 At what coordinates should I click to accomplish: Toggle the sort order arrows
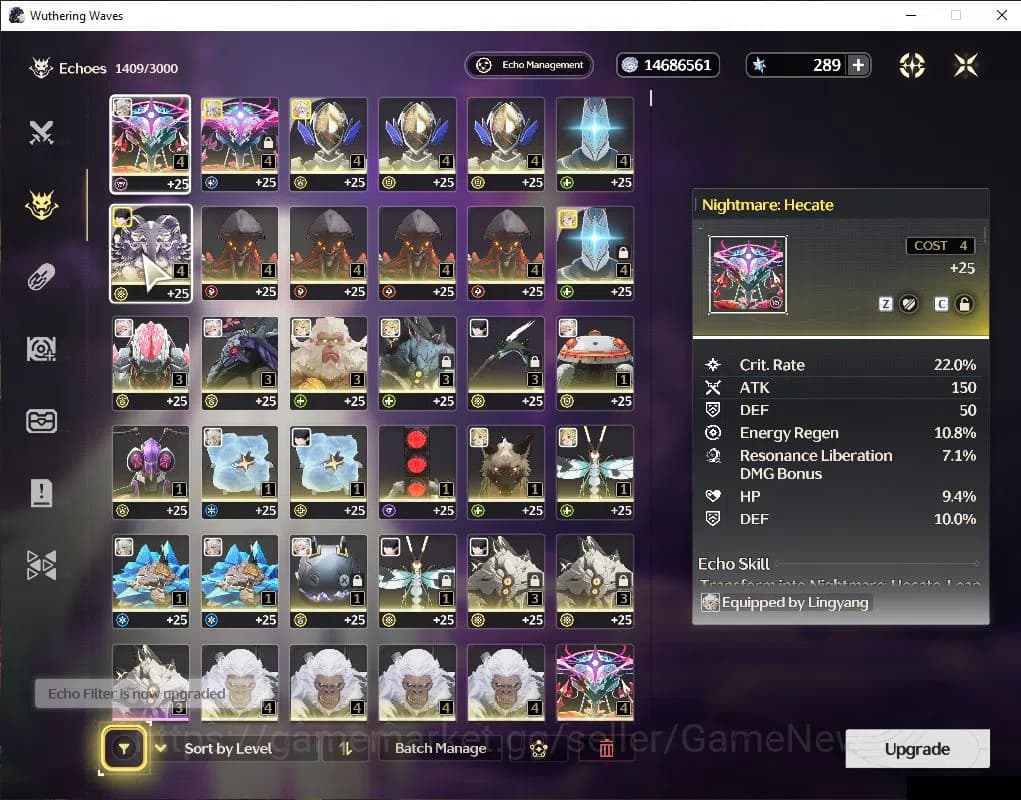346,748
